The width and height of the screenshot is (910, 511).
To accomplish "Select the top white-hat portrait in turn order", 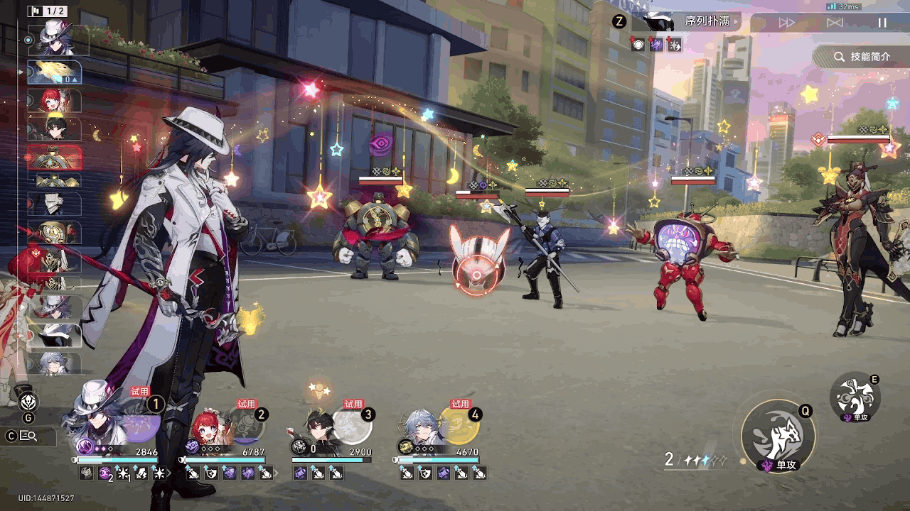I will tap(53, 38).
